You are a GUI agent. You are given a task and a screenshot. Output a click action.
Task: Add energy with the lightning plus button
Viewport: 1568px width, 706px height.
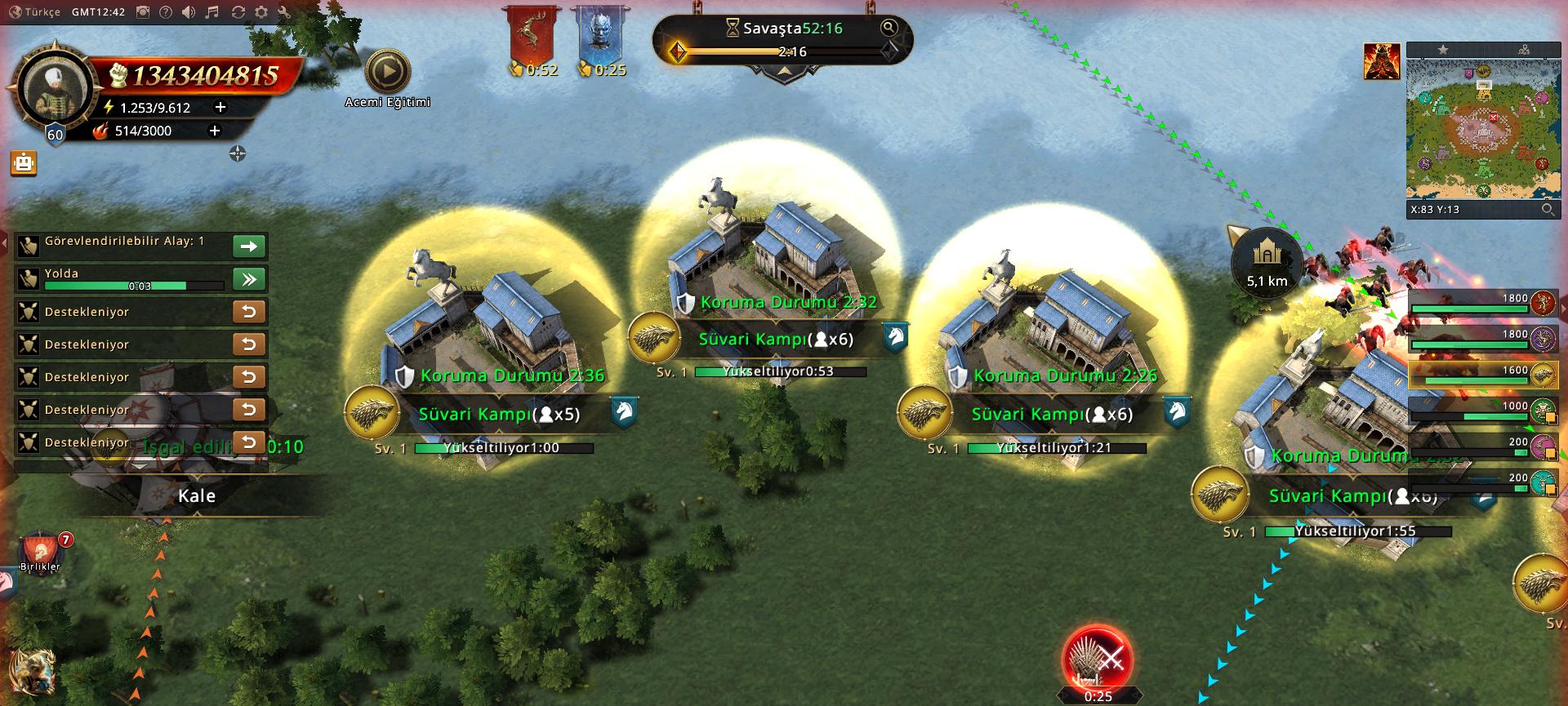pyautogui.click(x=220, y=107)
